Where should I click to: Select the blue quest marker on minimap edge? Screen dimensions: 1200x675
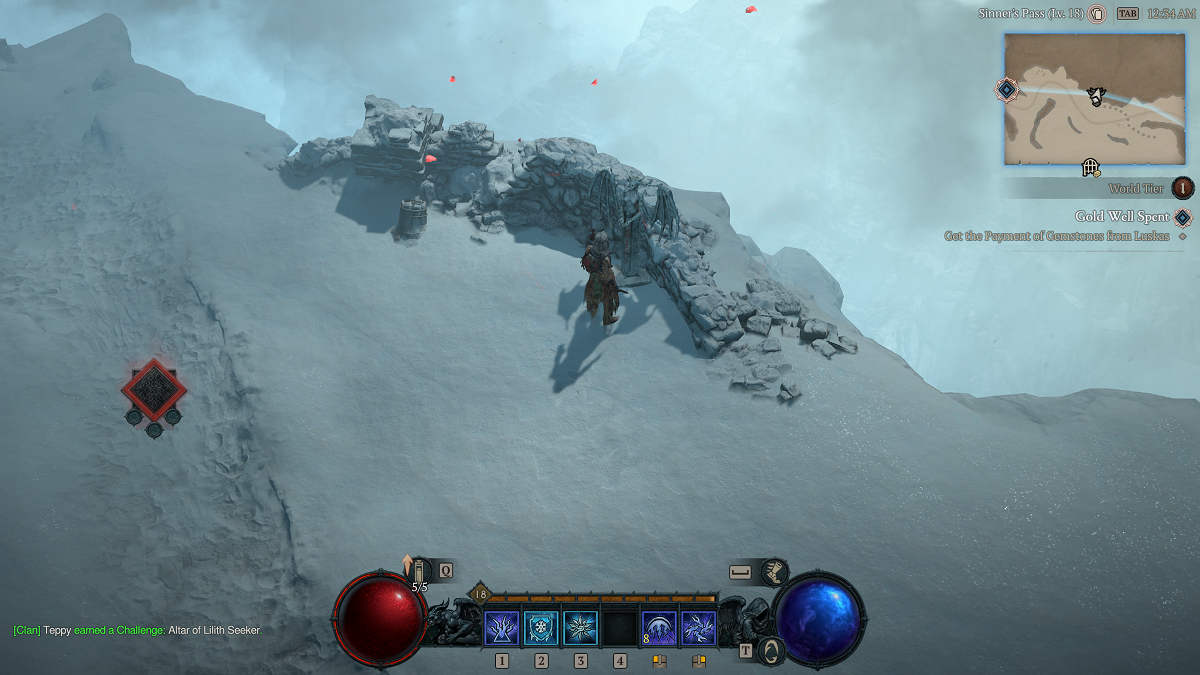click(x=1007, y=90)
